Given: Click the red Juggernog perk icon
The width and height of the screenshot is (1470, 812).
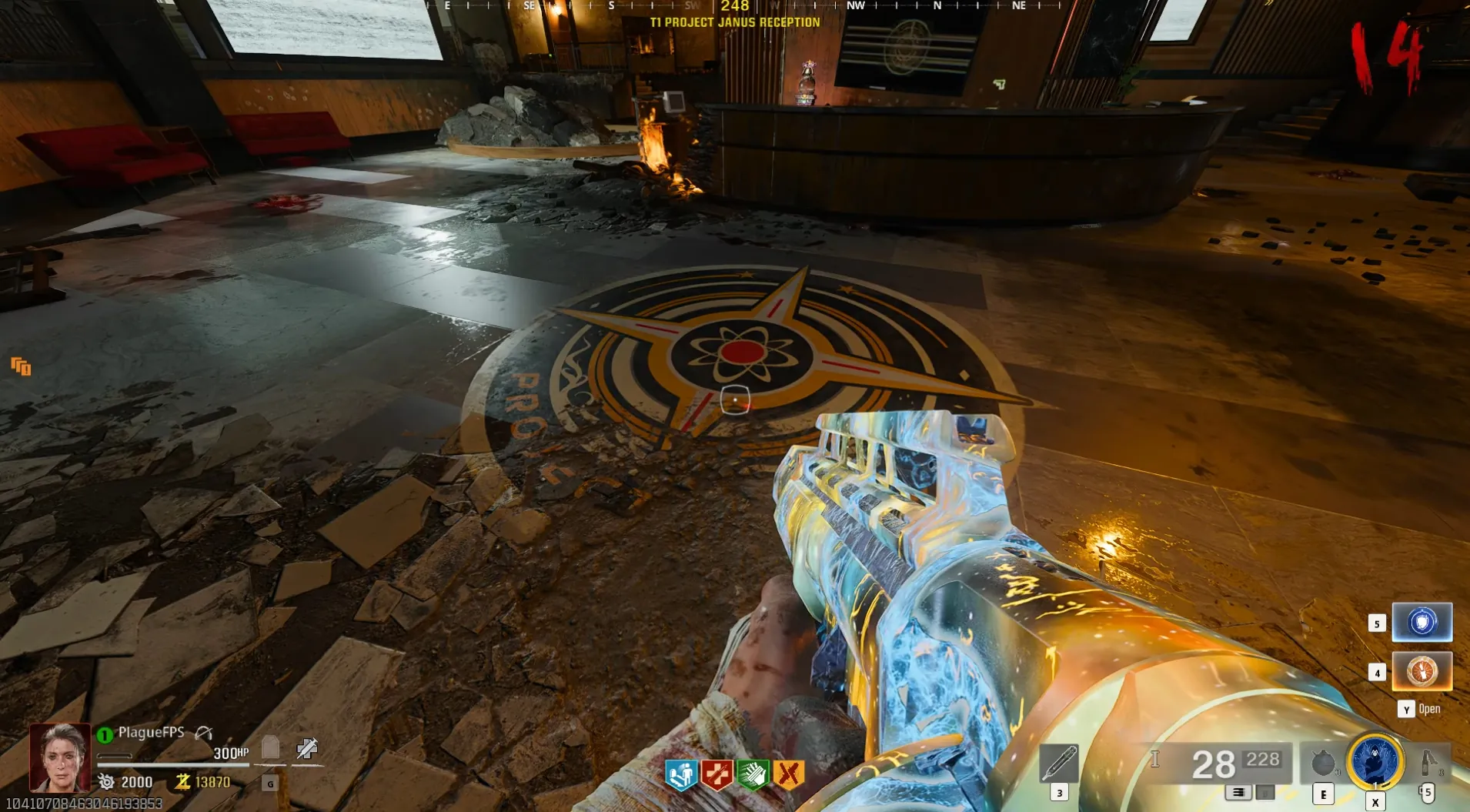Looking at the screenshot, I should [717, 774].
